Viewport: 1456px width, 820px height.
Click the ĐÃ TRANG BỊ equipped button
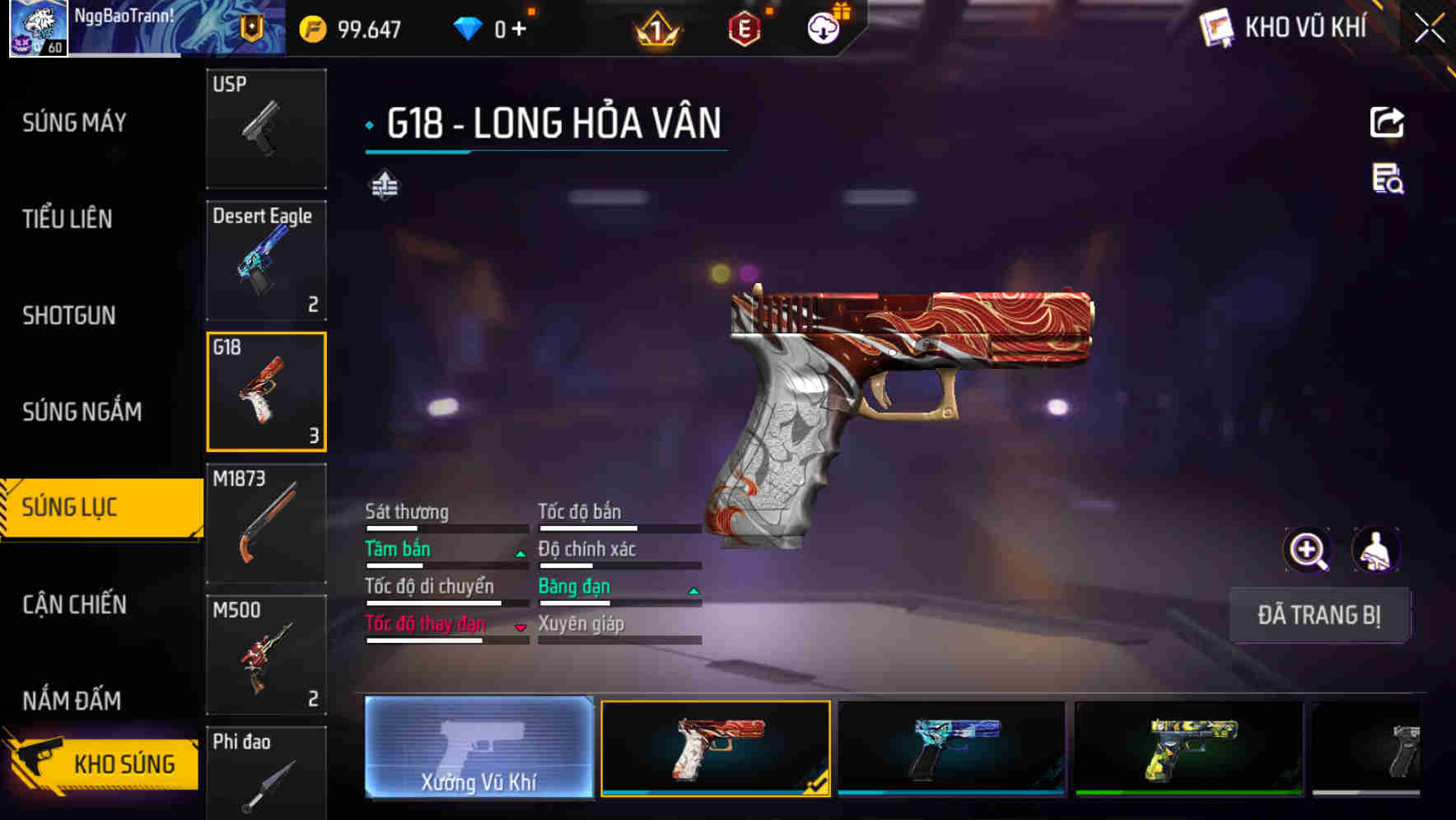pyautogui.click(x=1318, y=615)
